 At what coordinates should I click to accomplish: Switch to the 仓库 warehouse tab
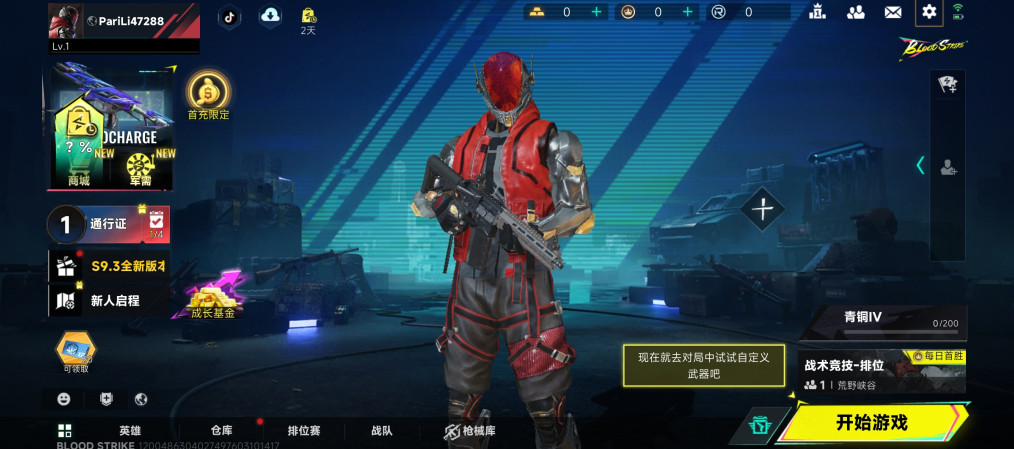click(x=221, y=430)
